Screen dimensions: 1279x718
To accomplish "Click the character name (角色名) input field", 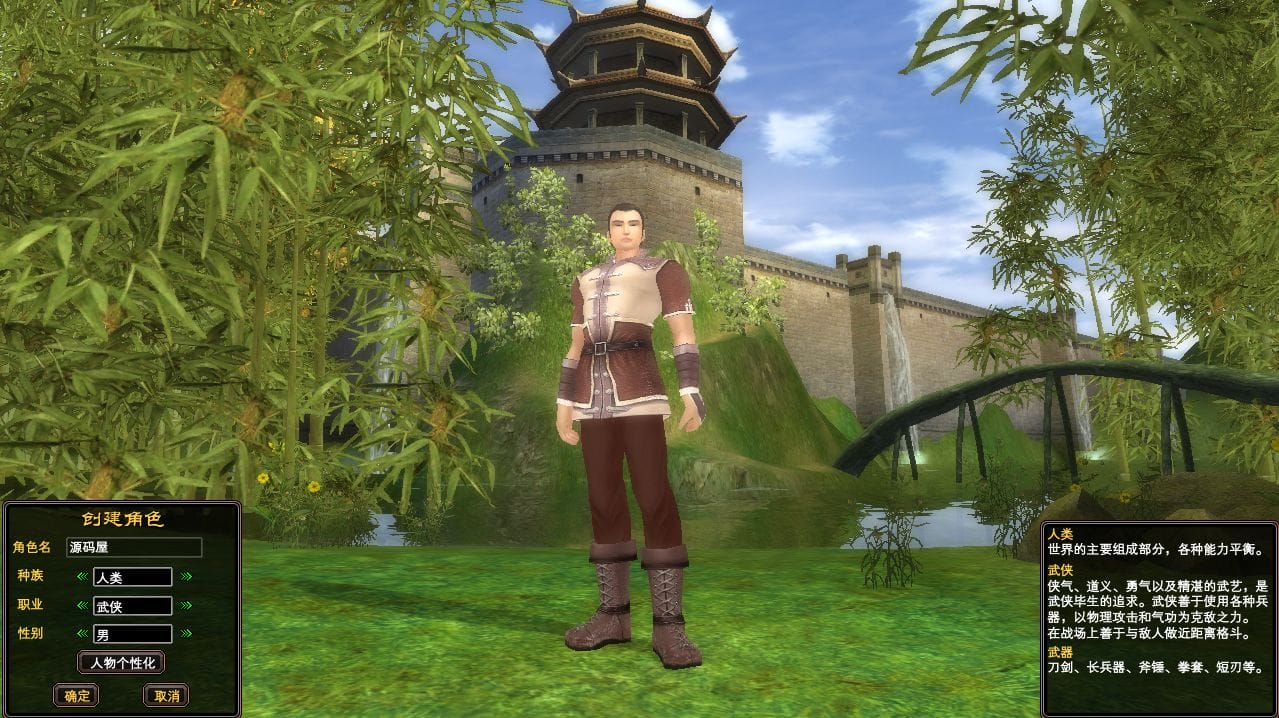I will tap(134, 547).
